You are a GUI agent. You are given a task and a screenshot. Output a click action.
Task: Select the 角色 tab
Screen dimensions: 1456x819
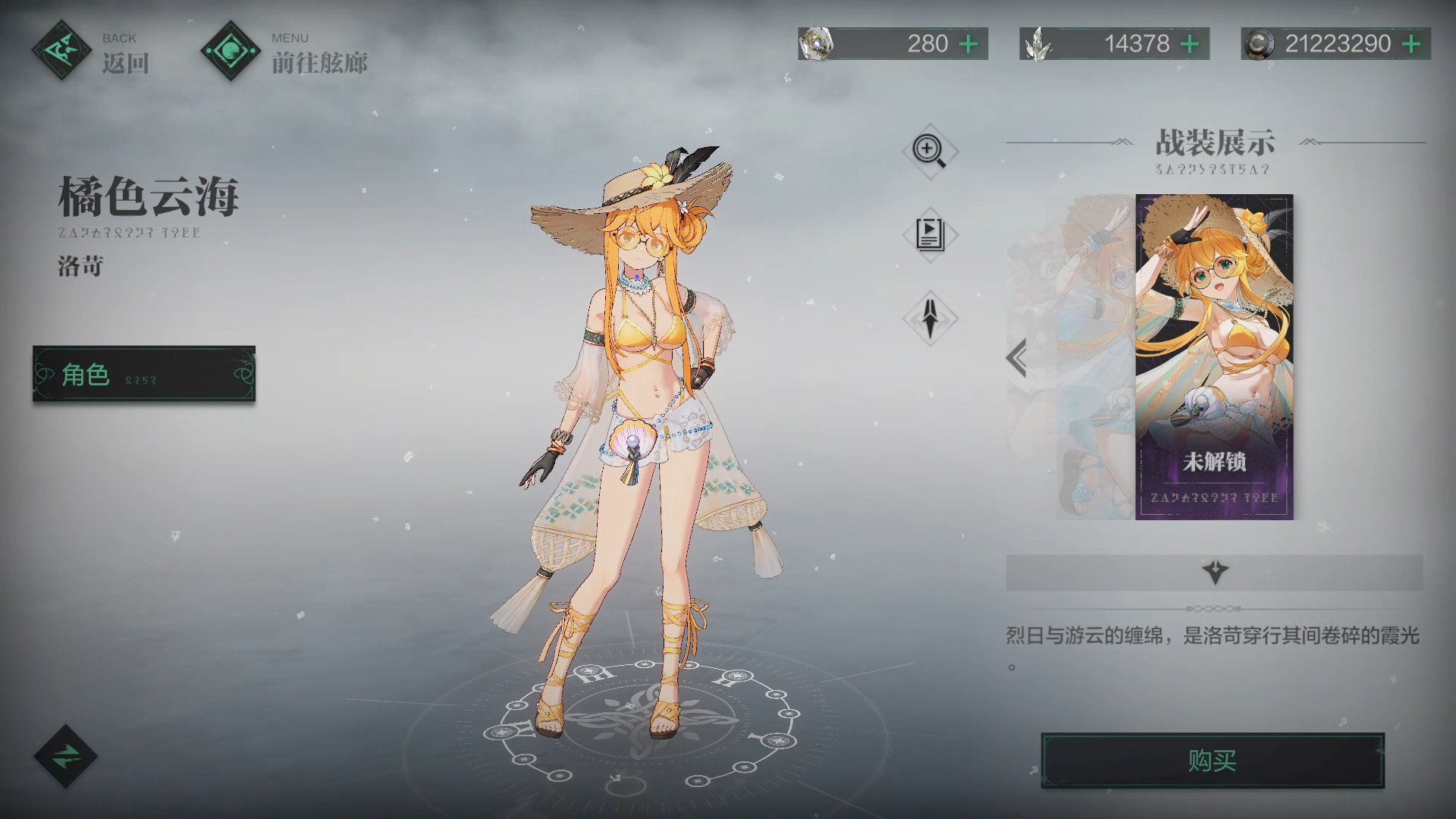click(x=144, y=374)
